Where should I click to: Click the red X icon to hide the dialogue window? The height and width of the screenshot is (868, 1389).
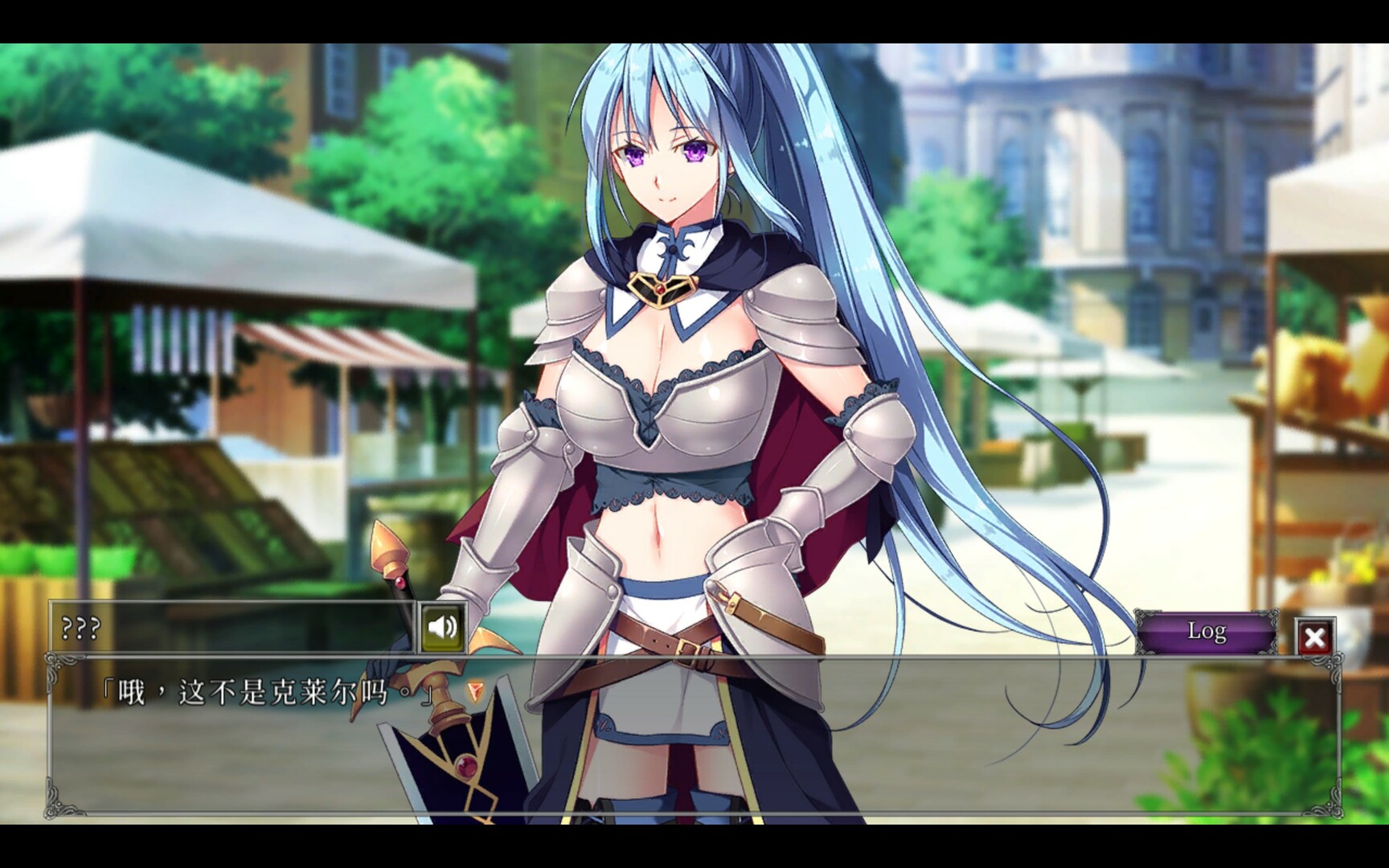coord(1316,636)
